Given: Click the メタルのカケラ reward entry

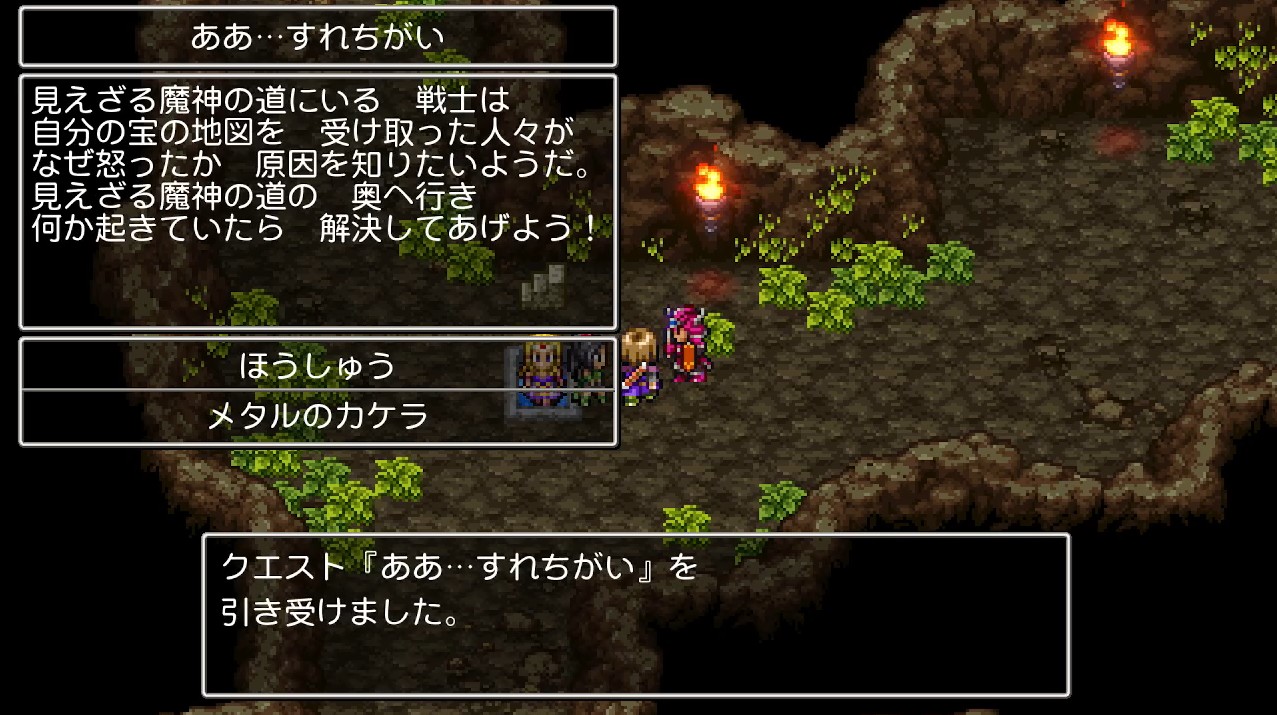Looking at the screenshot, I should pos(317,416).
